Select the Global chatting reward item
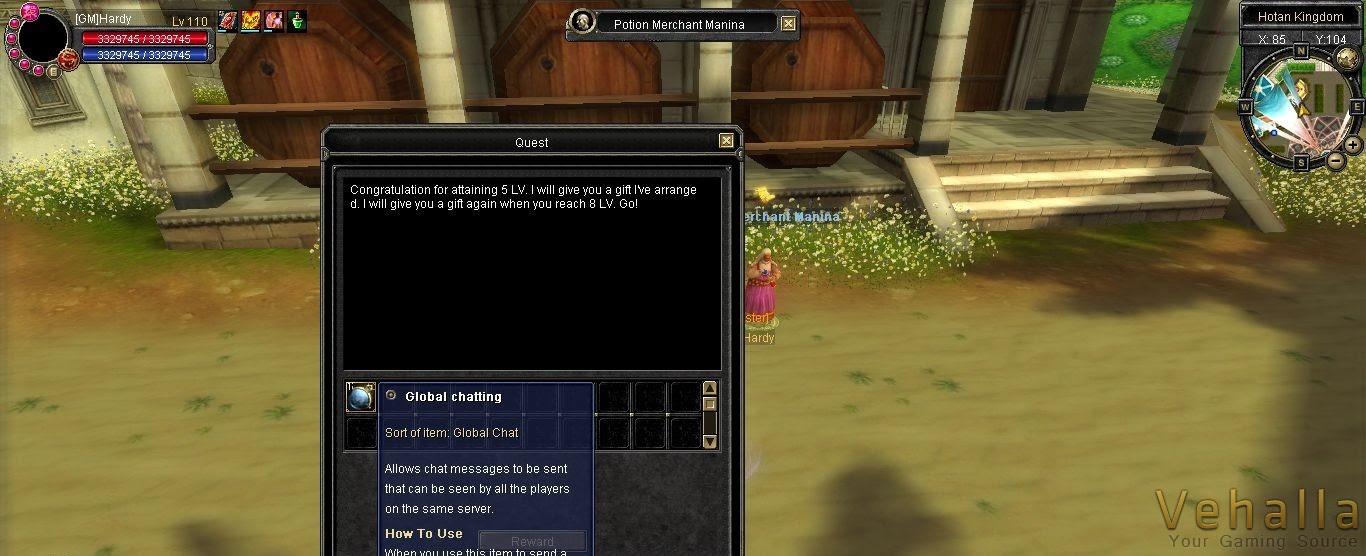The width and height of the screenshot is (1366, 556). point(360,397)
